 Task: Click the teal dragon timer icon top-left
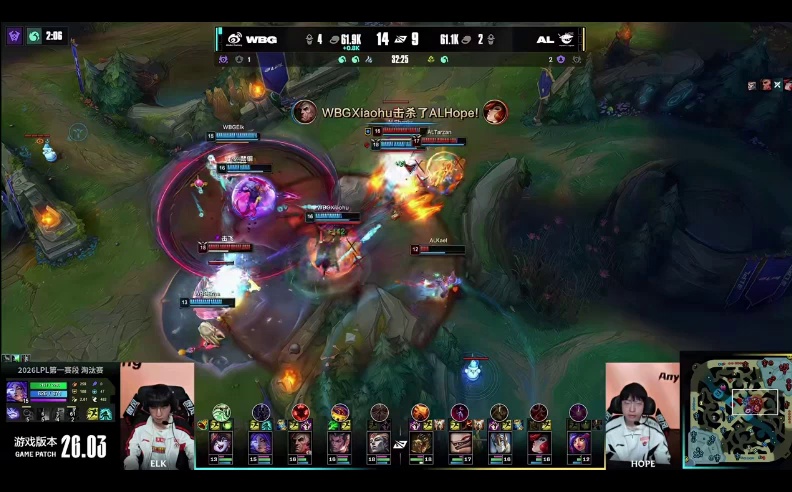34,36
